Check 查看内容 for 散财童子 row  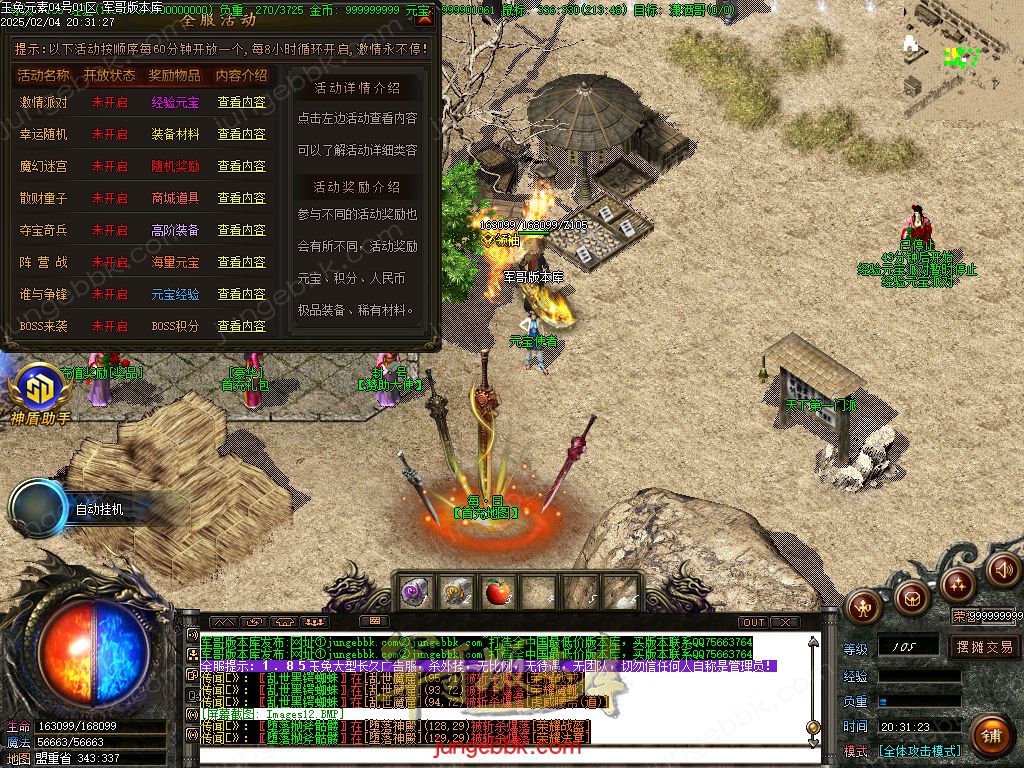click(x=242, y=198)
